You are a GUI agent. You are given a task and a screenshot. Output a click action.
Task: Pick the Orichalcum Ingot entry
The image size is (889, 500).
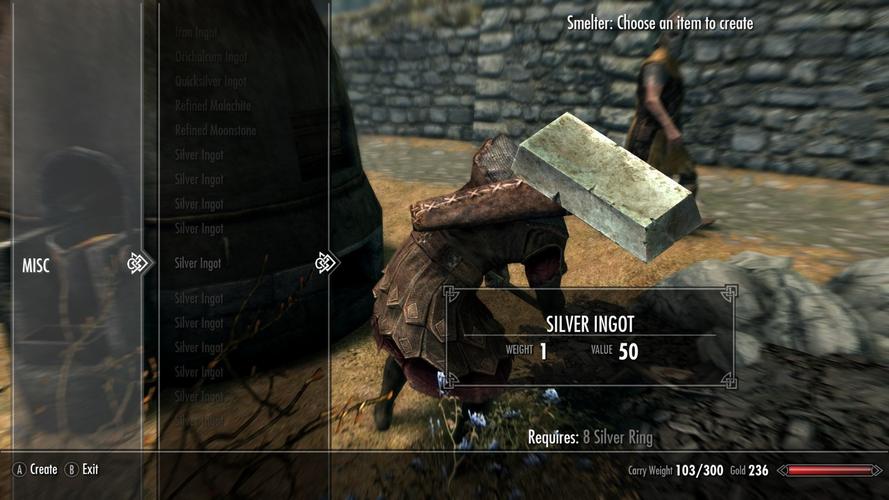point(209,57)
